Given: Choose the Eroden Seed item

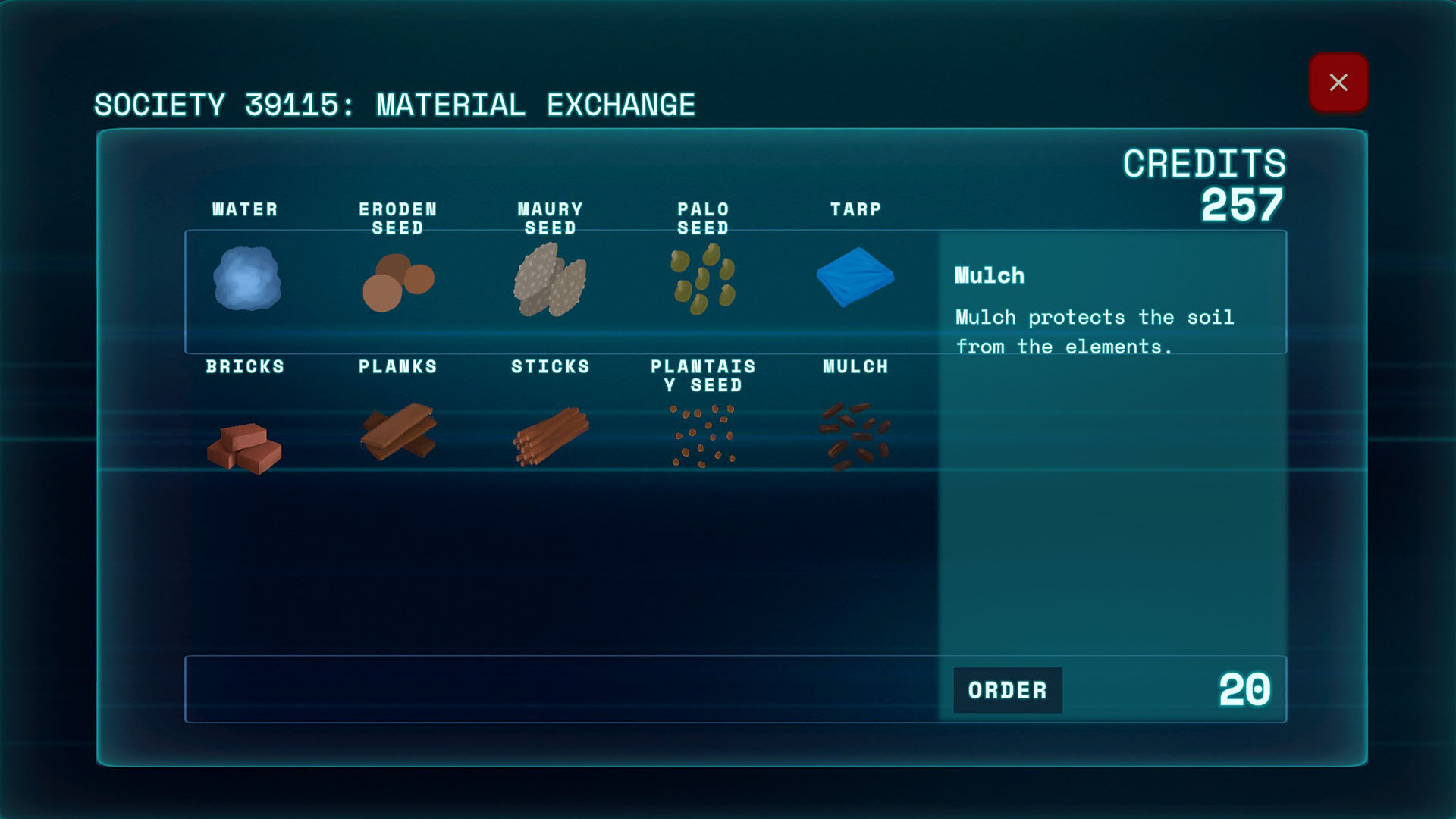Looking at the screenshot, I should click(x=398, y=282).
